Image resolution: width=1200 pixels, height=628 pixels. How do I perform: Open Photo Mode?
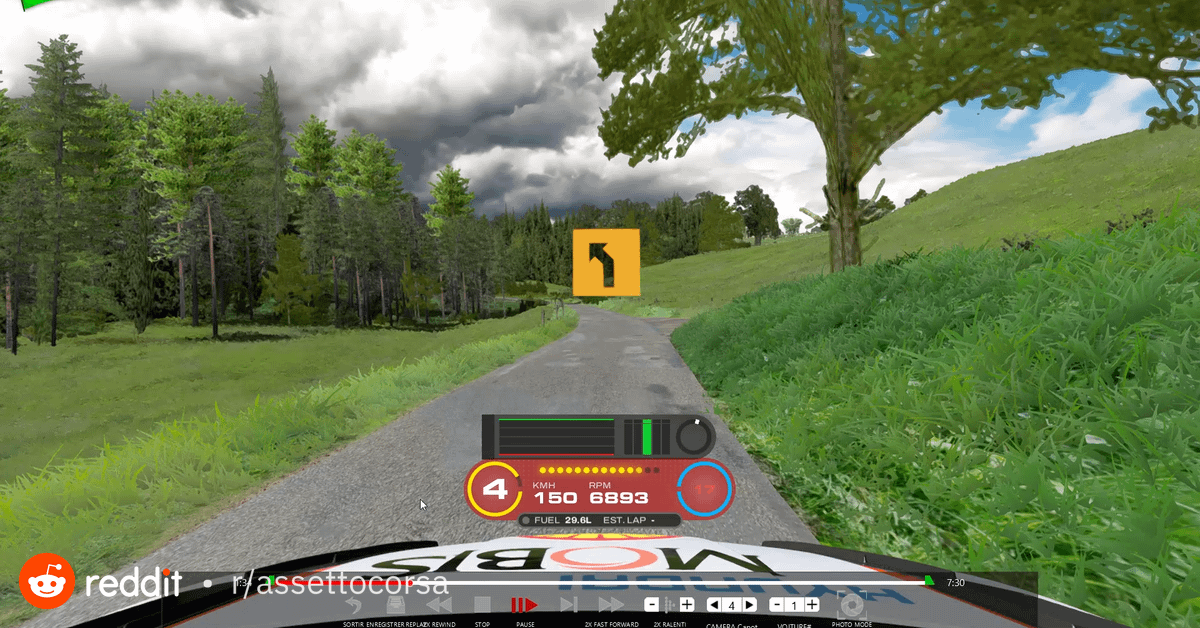[851, 605]
